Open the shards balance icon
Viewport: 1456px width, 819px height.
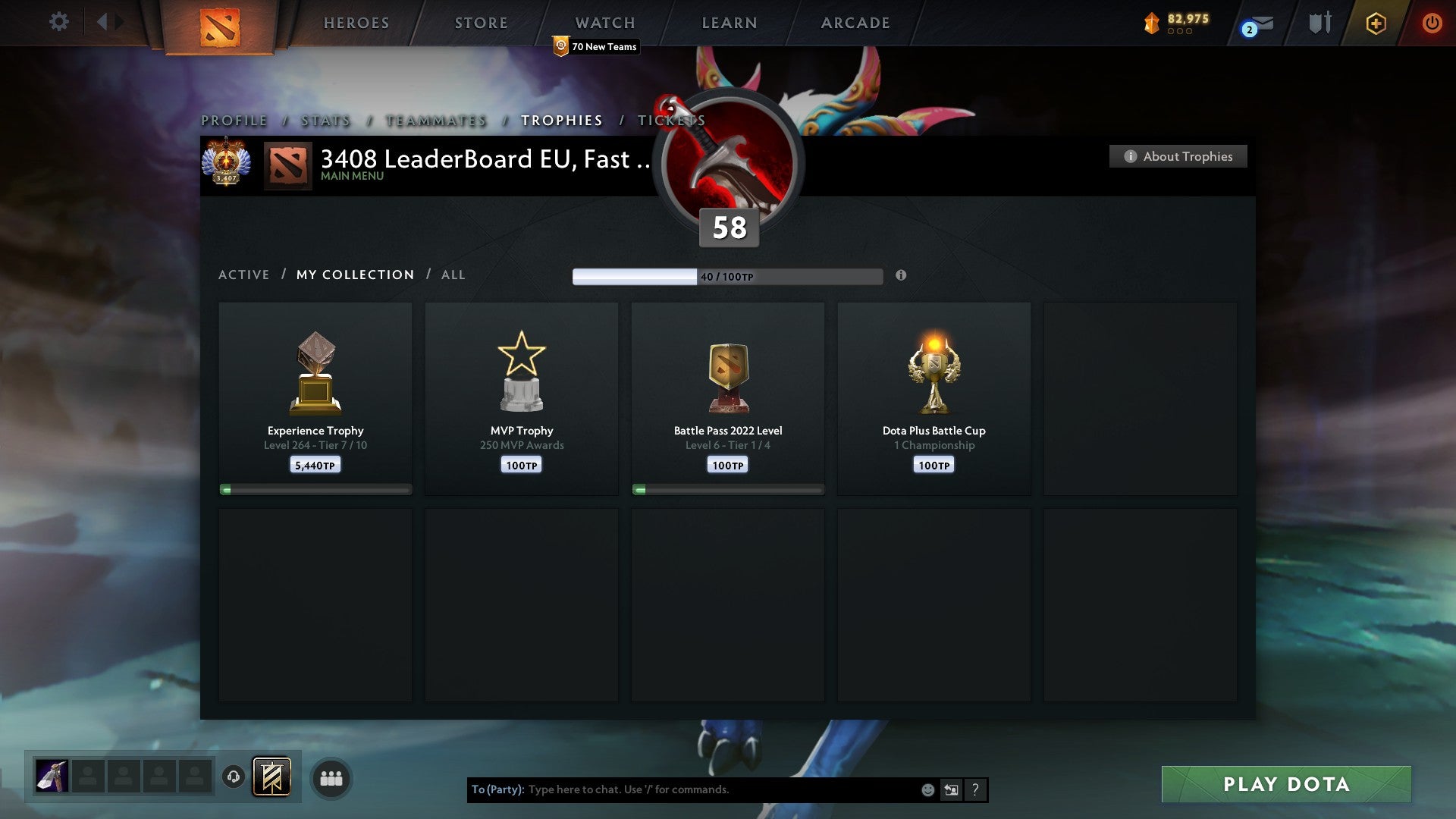1152,23
